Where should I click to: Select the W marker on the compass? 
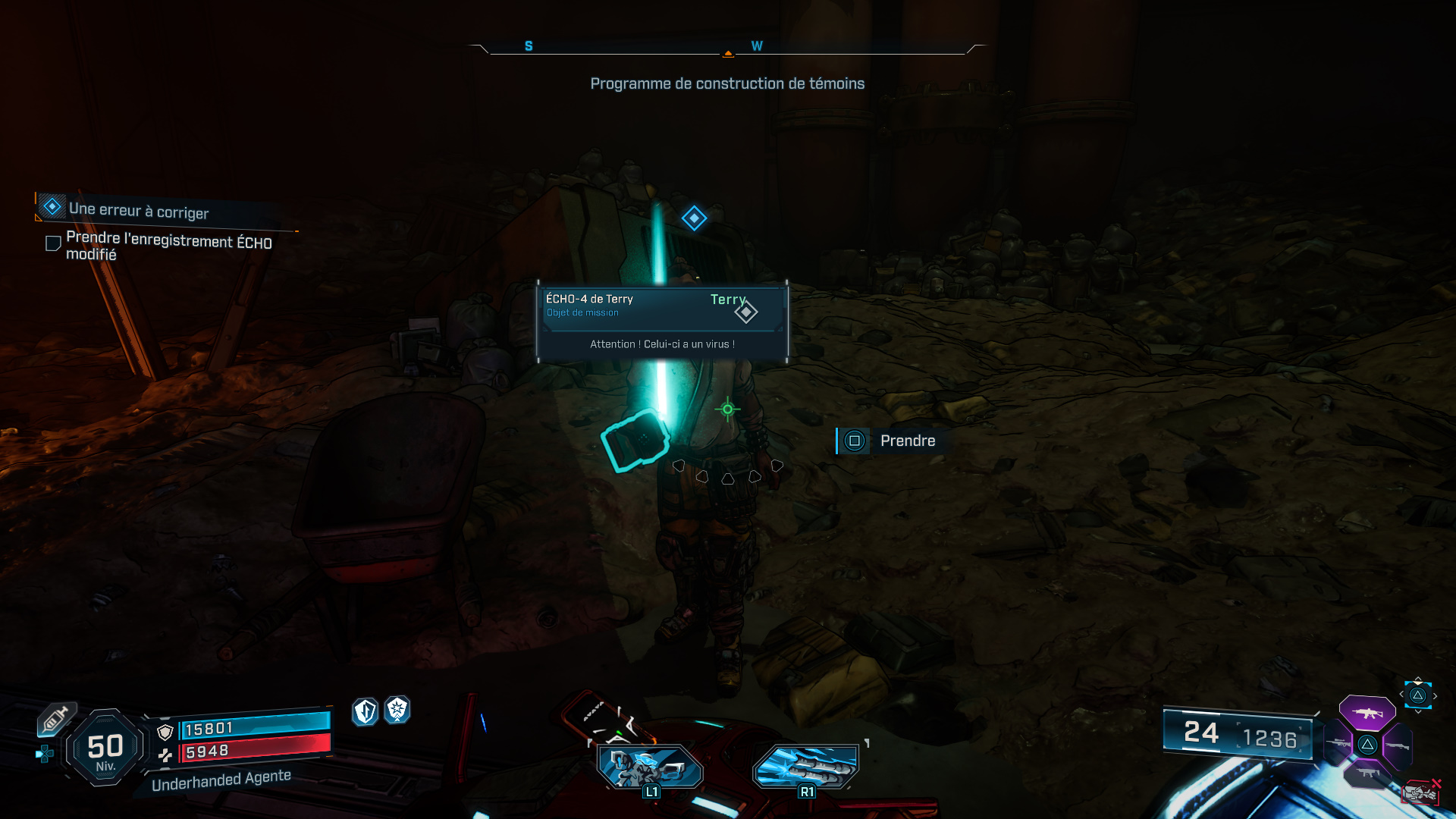coord(755,45)
